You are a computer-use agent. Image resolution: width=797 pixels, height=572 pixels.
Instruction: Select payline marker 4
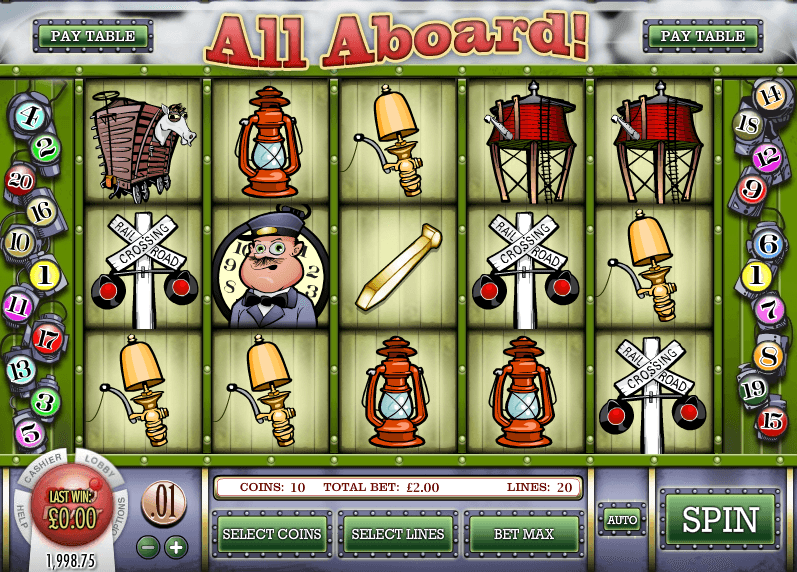(29, 117)
